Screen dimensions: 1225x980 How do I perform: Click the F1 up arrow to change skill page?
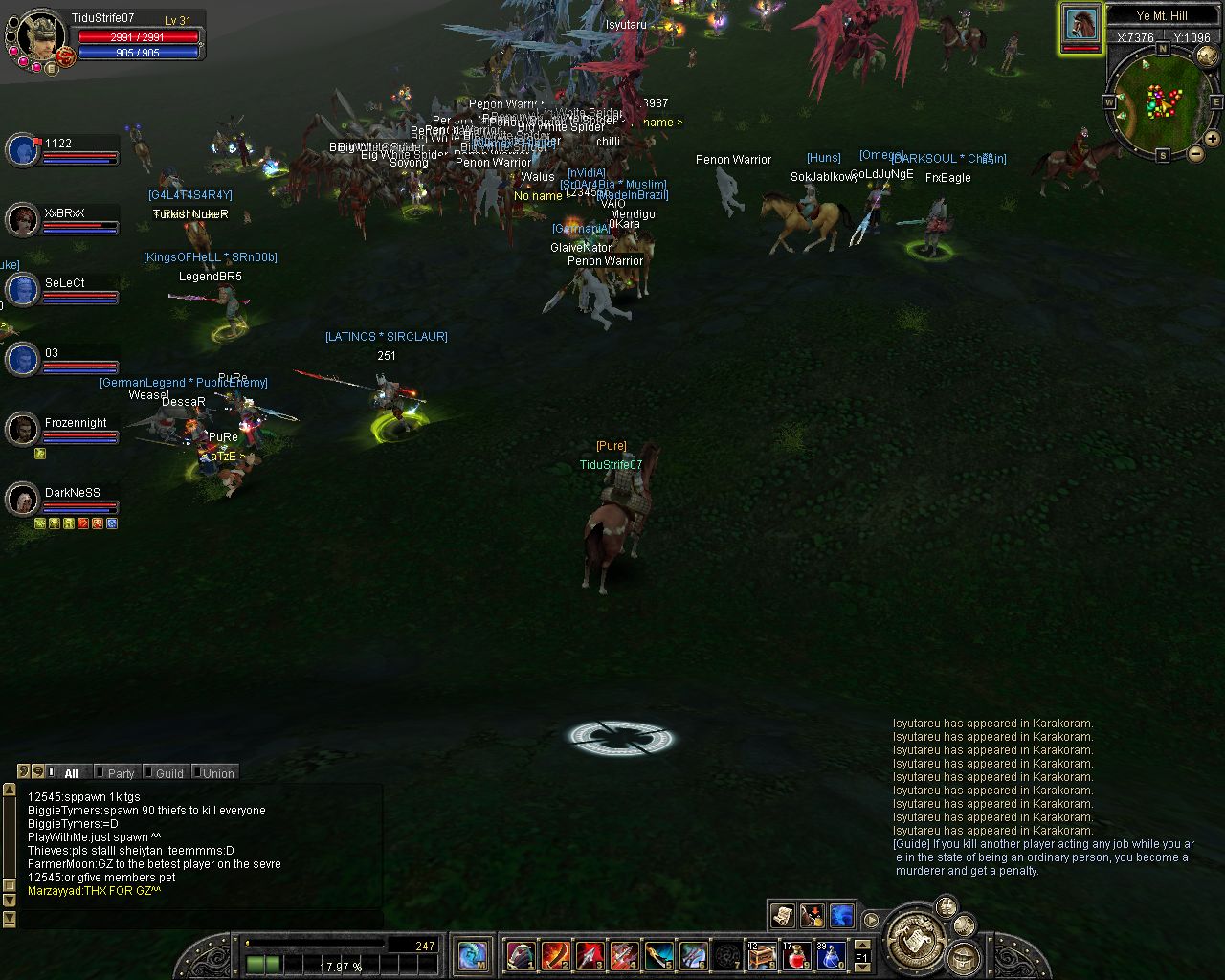coord(862,945)
